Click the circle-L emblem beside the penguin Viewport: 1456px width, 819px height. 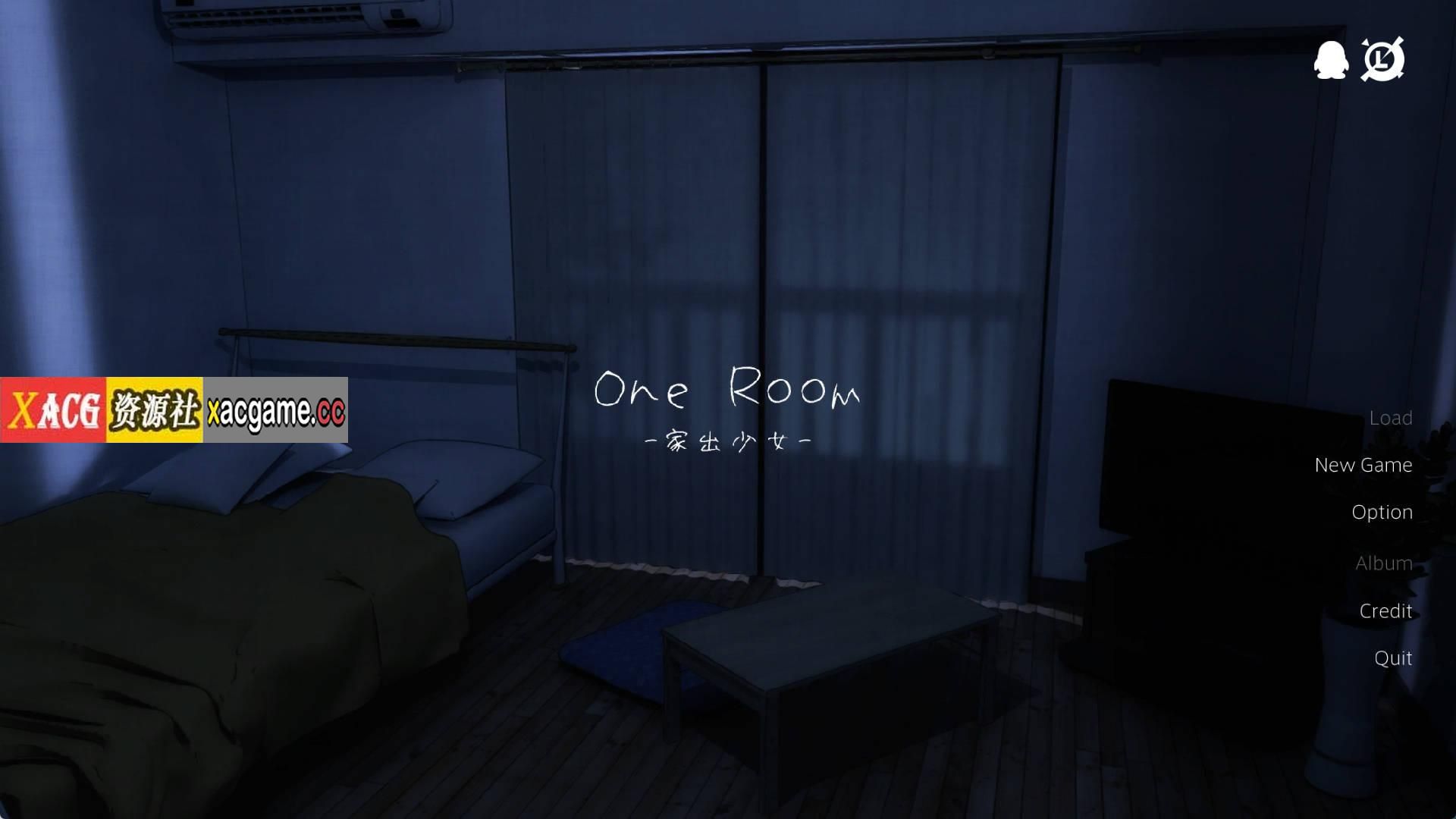1385,61
